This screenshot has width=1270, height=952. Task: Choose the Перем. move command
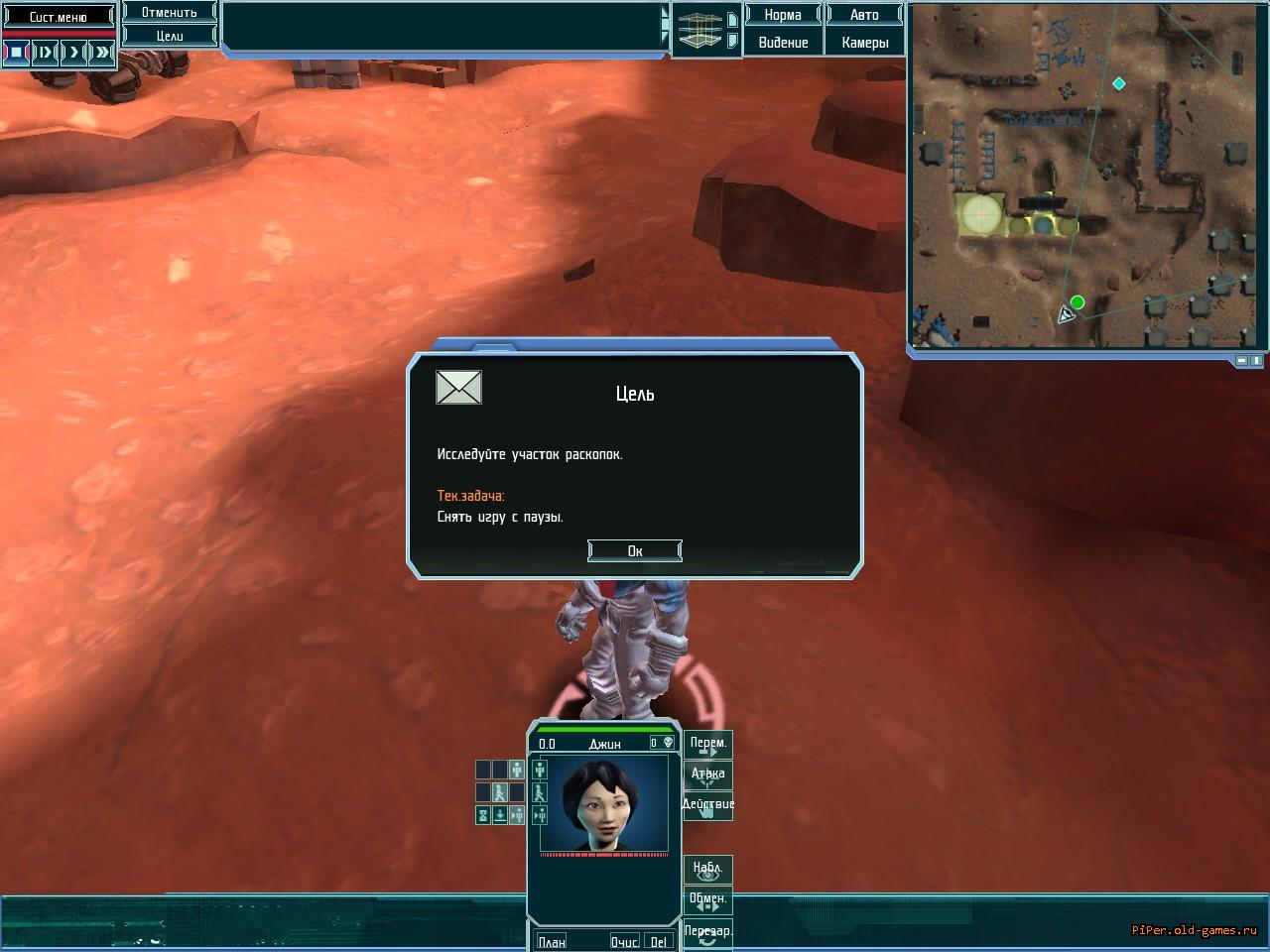pos(707,744)
